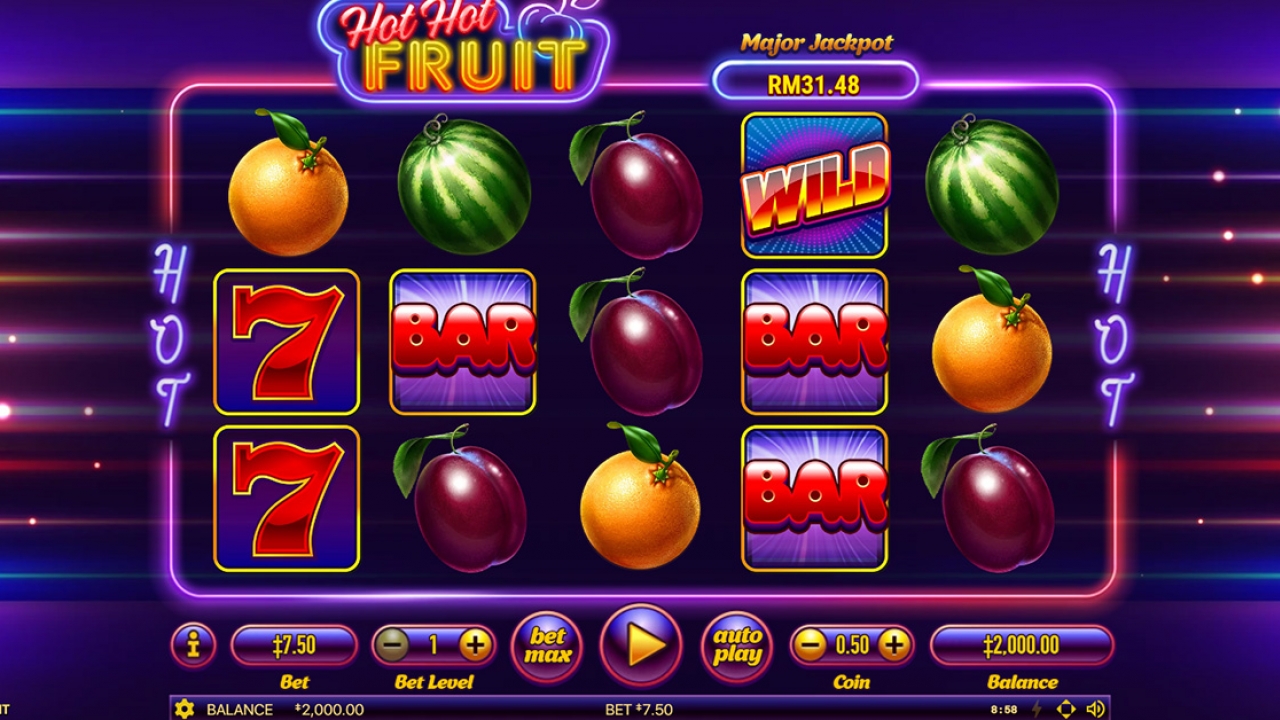Select the Bet Max option

click(545, 646)
